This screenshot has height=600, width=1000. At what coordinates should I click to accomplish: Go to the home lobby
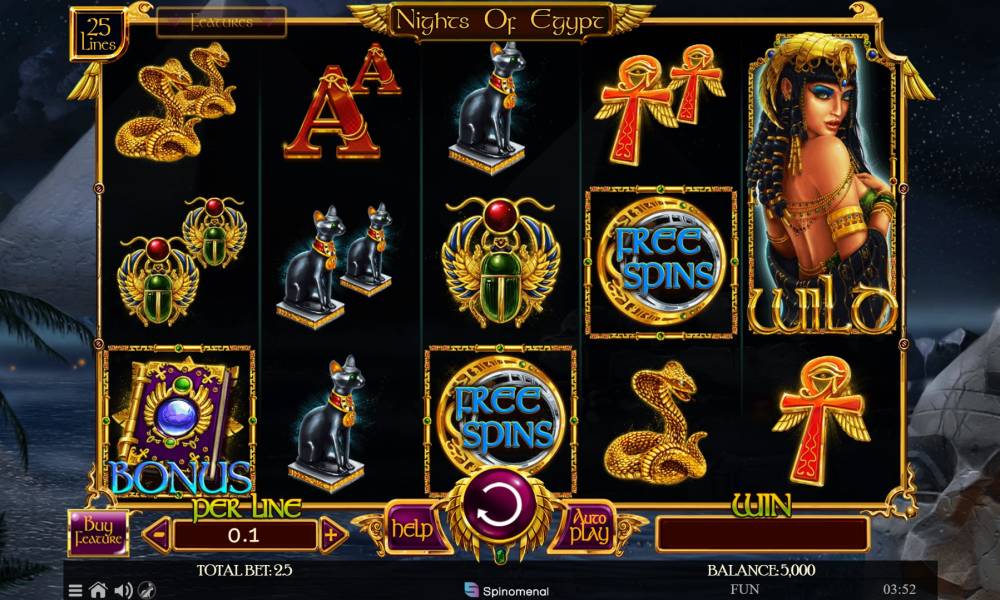point(98,590)
